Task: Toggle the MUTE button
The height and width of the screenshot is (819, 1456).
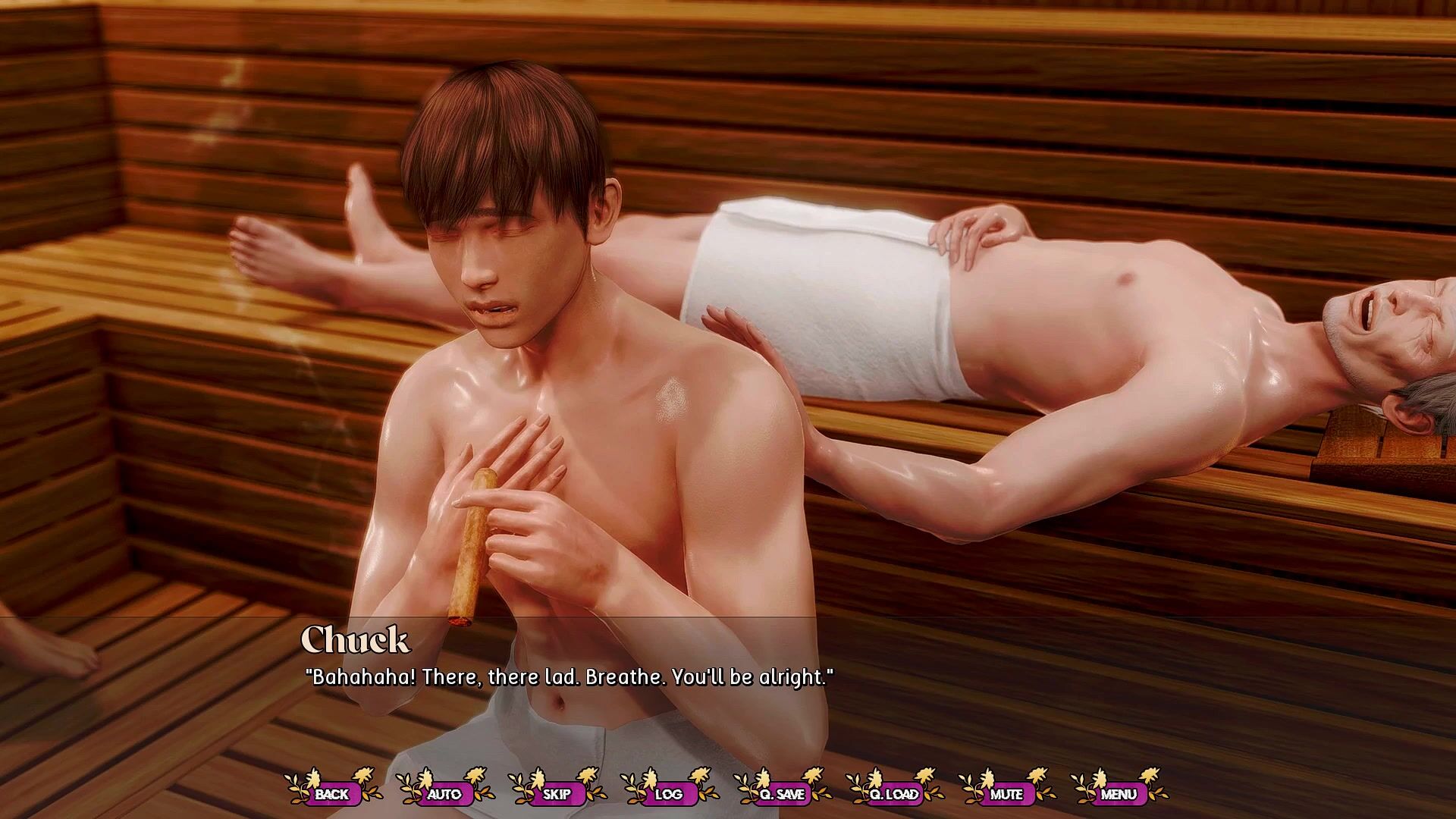Action: tap(1006, 794)
